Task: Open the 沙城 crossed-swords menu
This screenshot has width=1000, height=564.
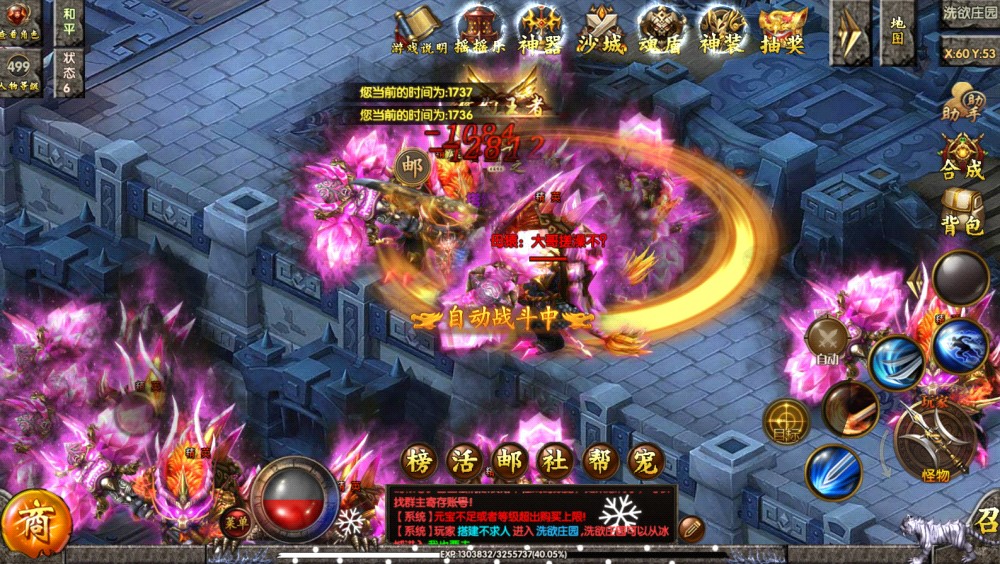Action: pyautogui.click(x=600, y=28)
